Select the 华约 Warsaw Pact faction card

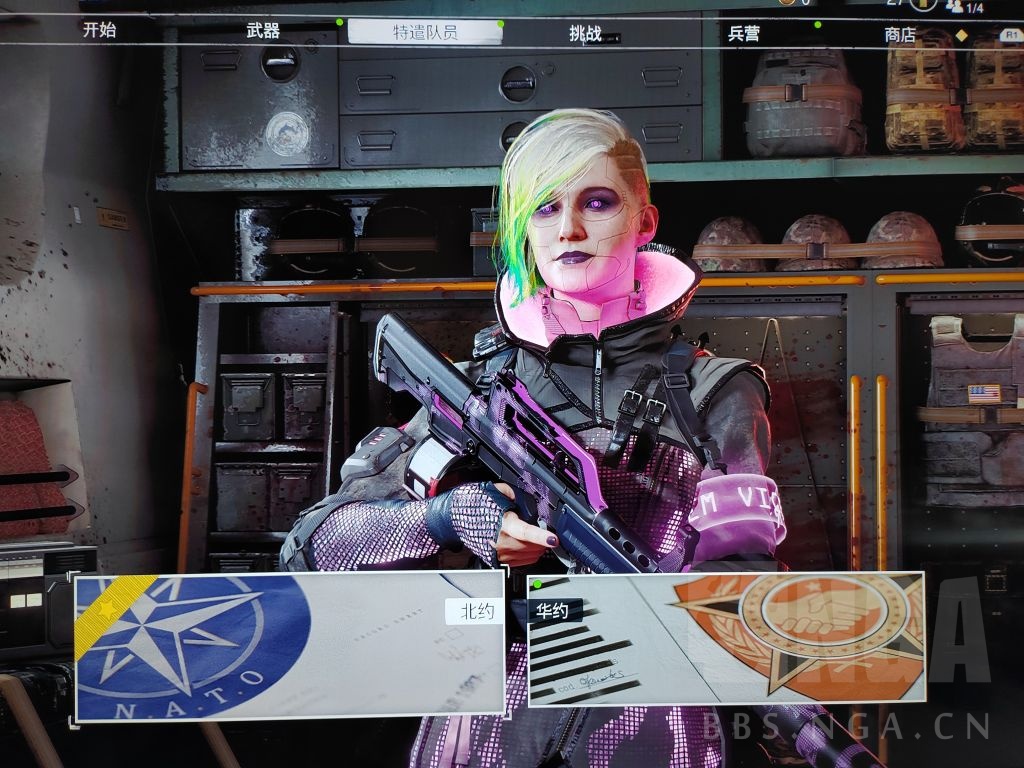[x=726, y=639]
